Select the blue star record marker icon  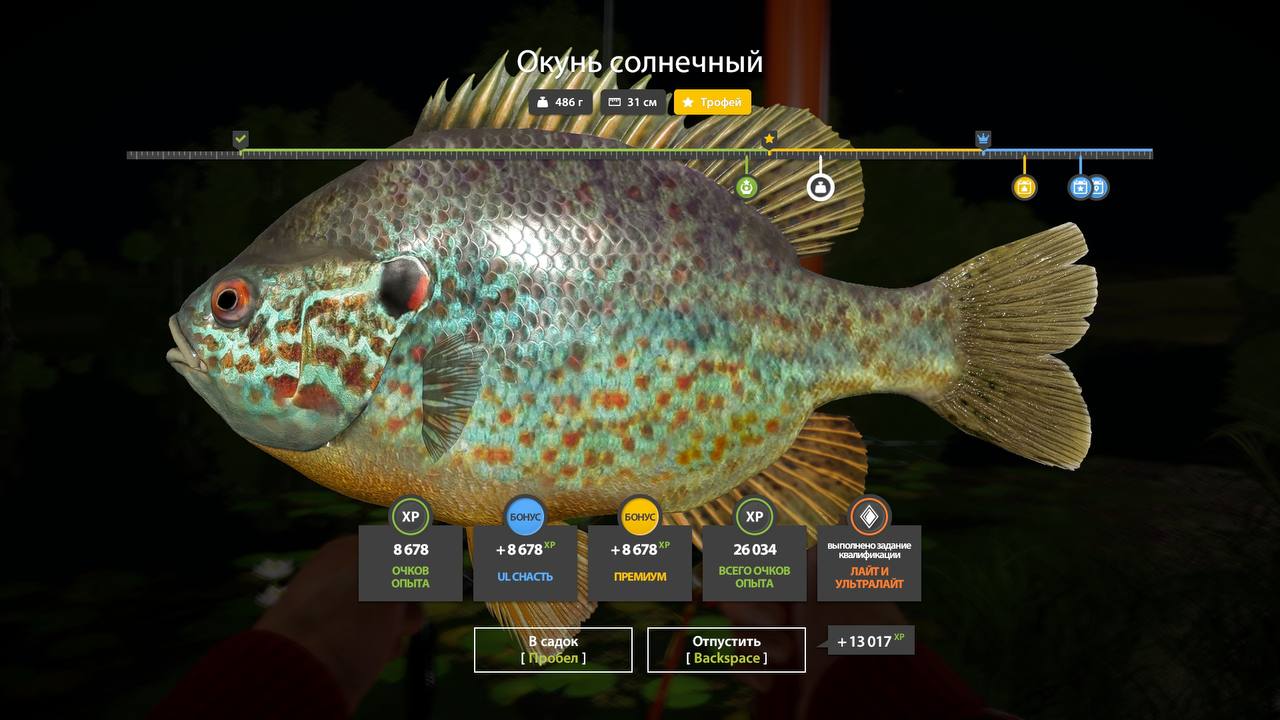pyautogui.click(x=1079, y=187)
